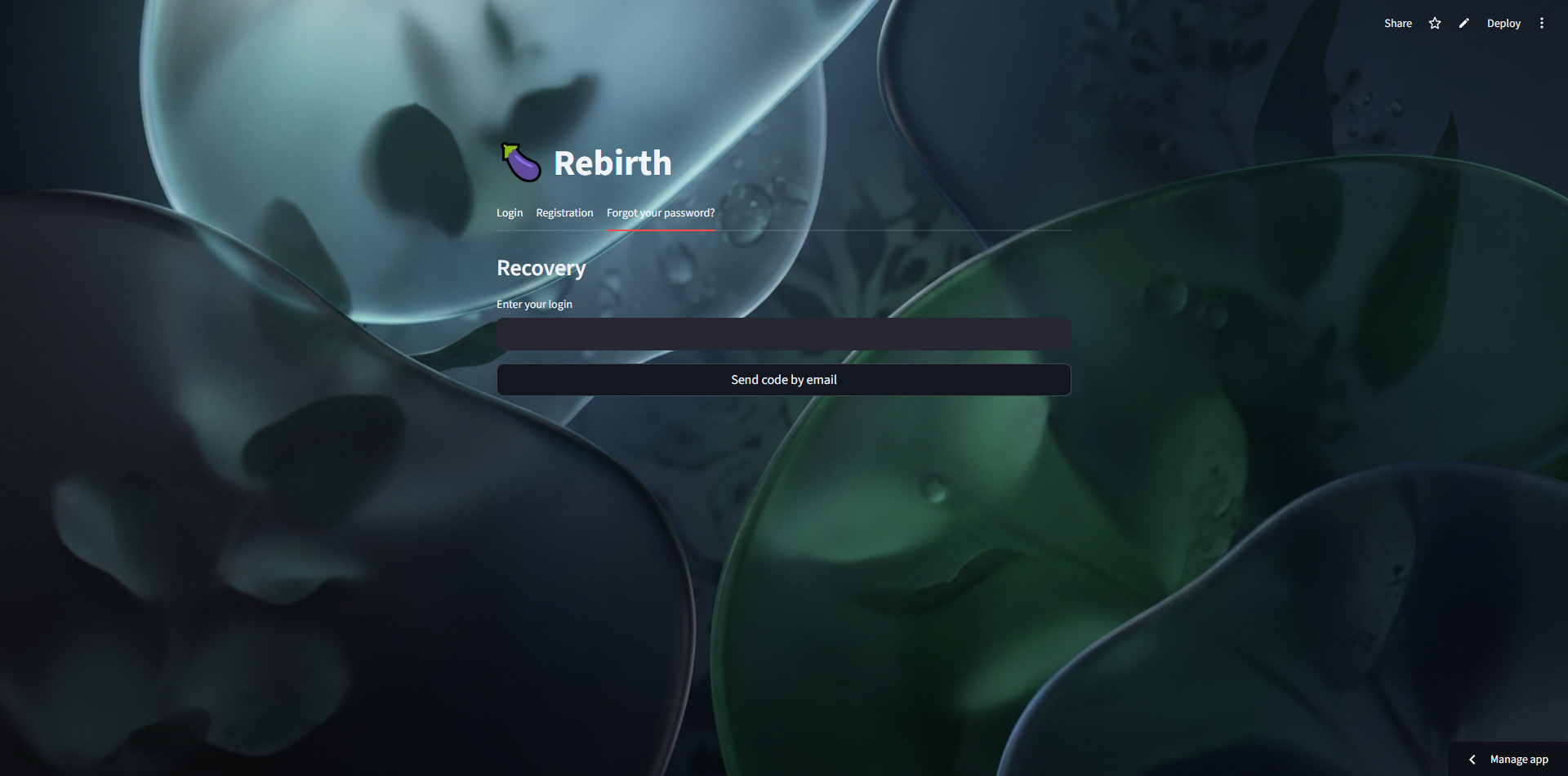Request a recovery code by email
Viewport: 1568px width, 776px height.
coord(783,379)
